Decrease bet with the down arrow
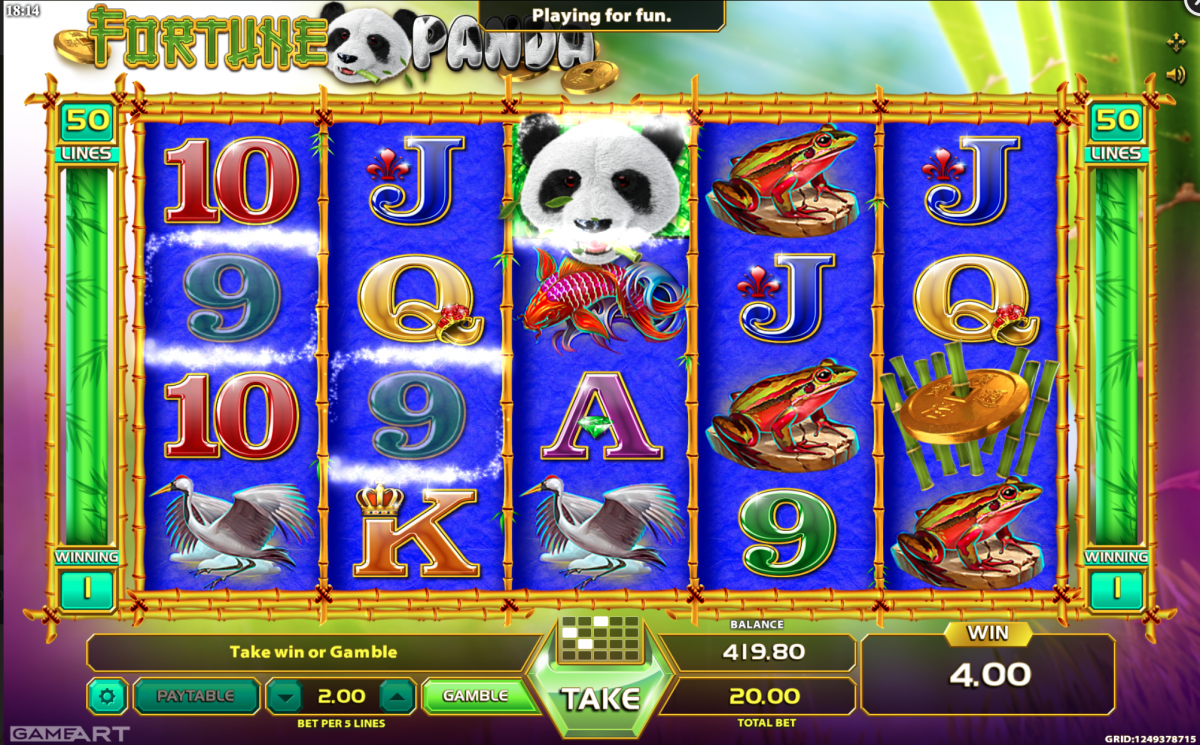Image resolution: width=1200 pixels, height=745 pixels. [x=286, y=696]
